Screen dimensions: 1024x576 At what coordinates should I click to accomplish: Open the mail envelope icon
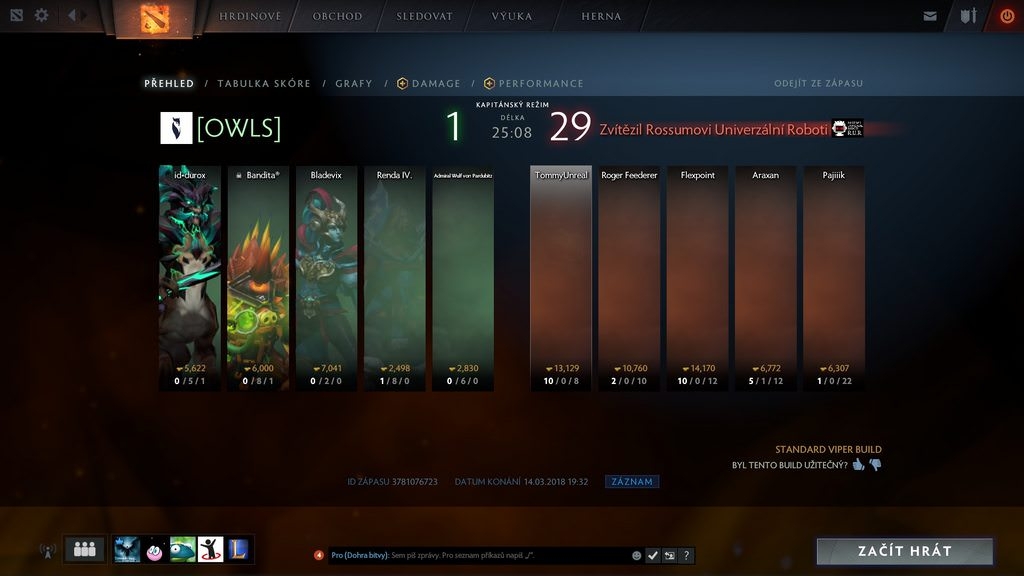pyautogui.click(x=931, y=16)
